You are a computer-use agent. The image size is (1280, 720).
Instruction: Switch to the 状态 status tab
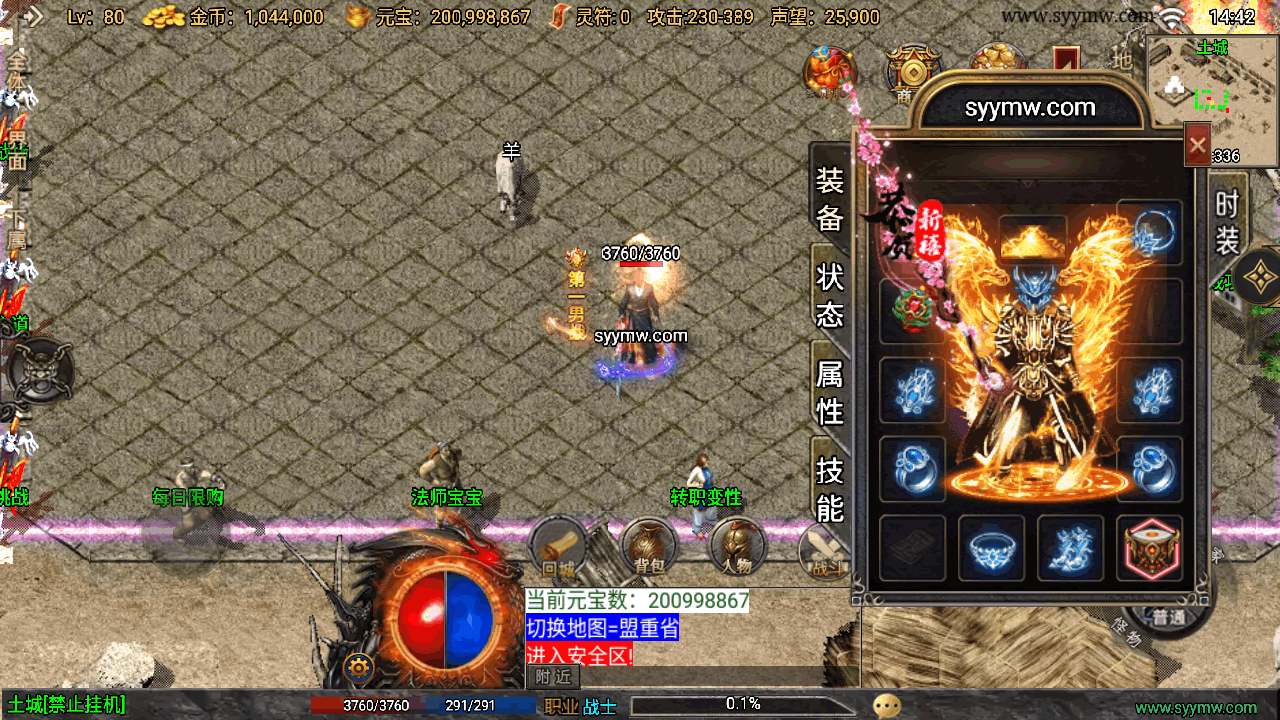[x=830, y=295]
